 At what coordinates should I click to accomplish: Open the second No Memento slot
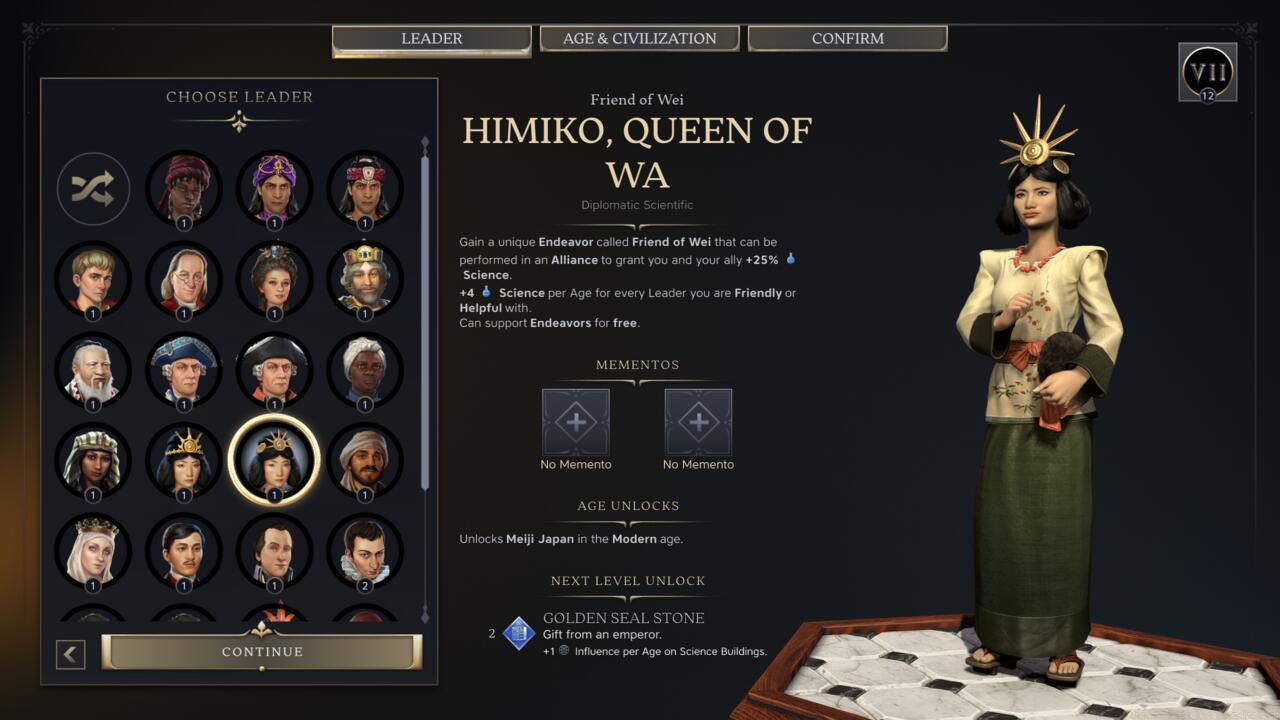(698, 424)
